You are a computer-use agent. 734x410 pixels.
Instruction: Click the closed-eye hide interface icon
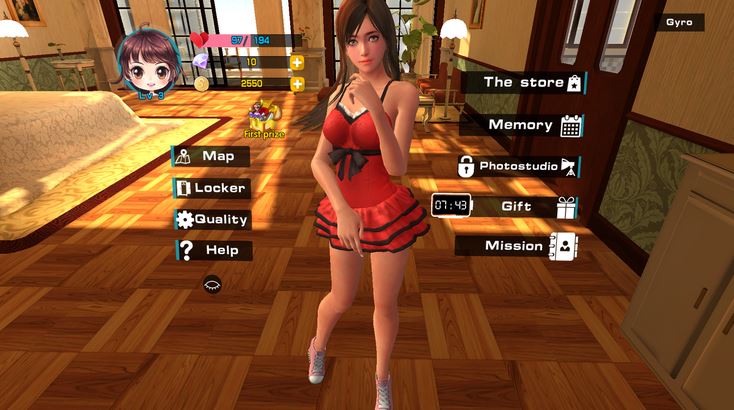[212, 284]
